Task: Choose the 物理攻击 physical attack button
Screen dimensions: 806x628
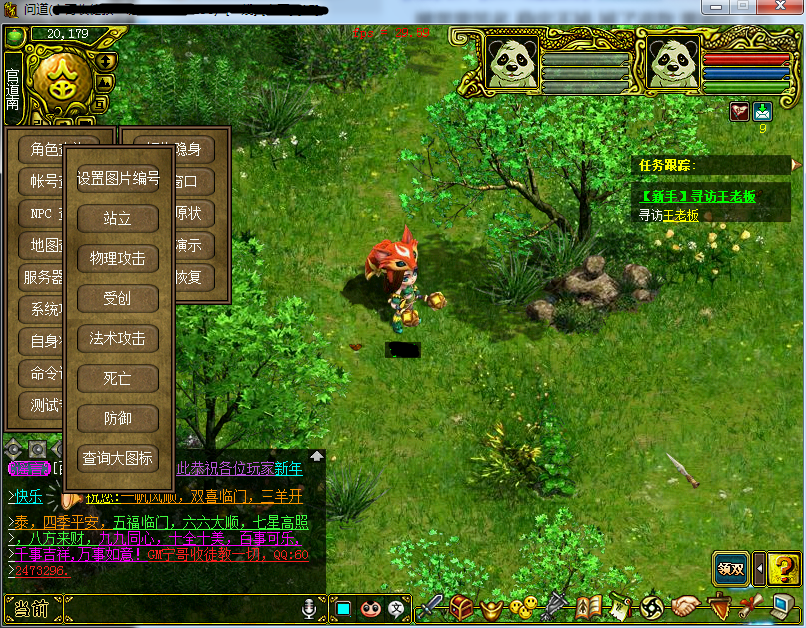Action: point(118,258)
